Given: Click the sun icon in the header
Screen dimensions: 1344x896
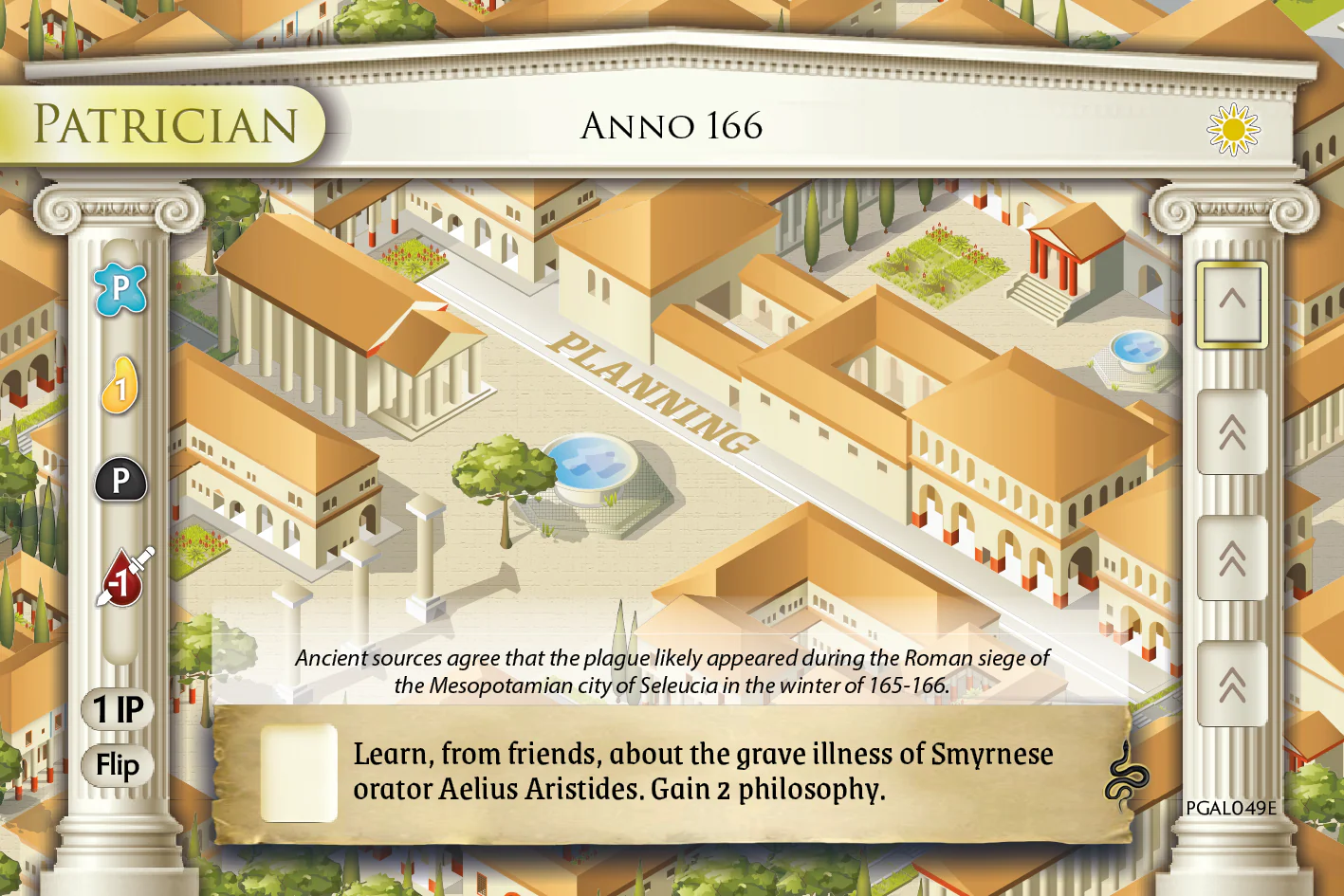Looking at the screenshot, I should (x=1233, y=129).
